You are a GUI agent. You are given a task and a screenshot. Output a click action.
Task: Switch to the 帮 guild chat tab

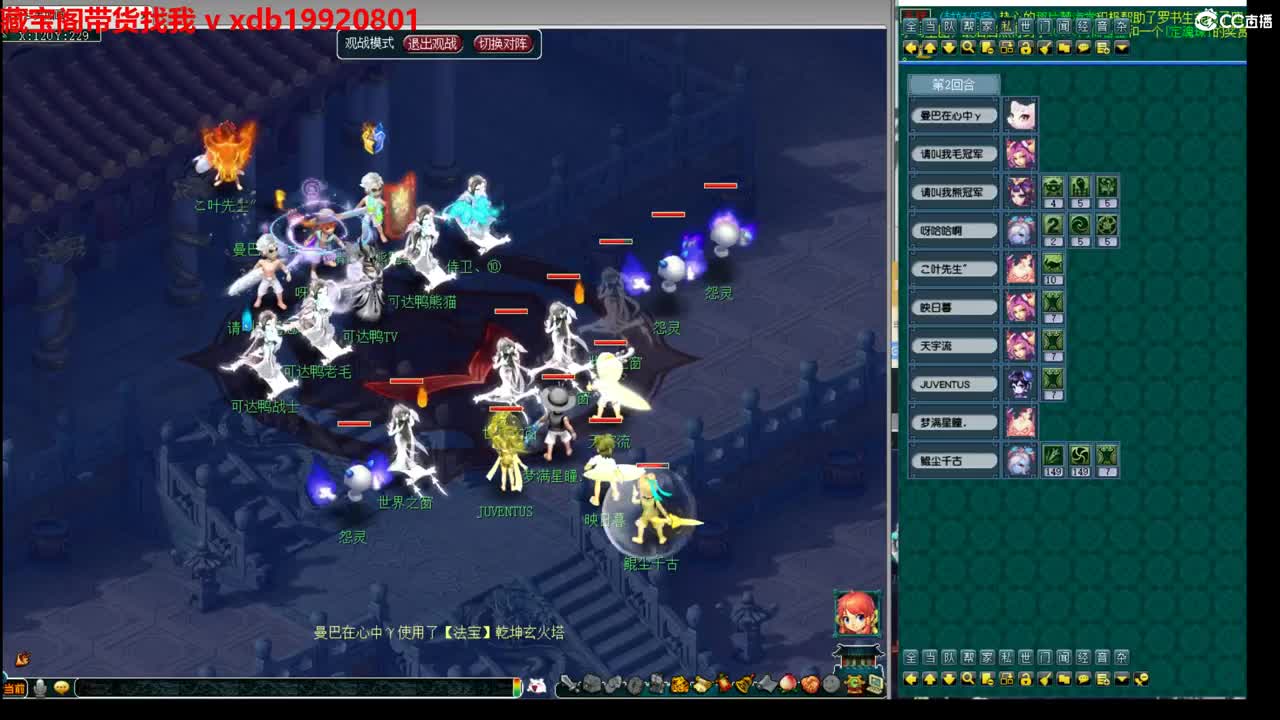tap(967, 657)
